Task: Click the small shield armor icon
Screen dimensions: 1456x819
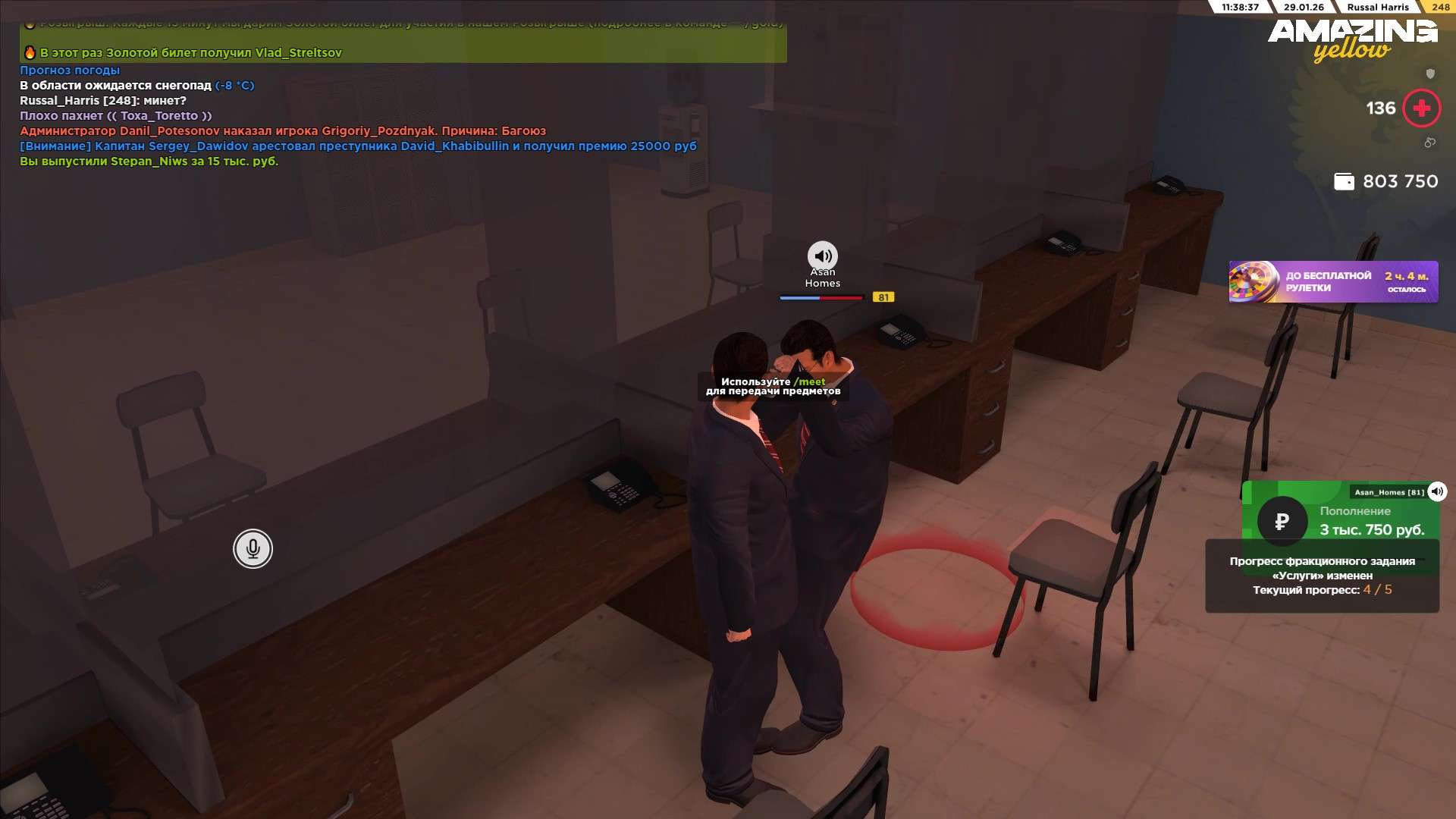Action: 1430,74
